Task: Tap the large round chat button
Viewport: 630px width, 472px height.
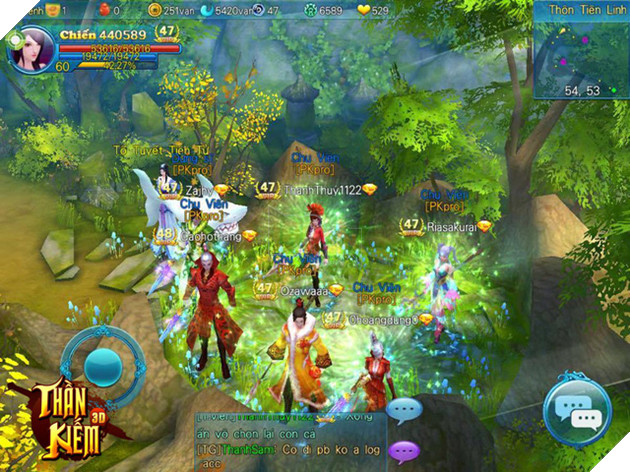Action: [x=576, y=411]
